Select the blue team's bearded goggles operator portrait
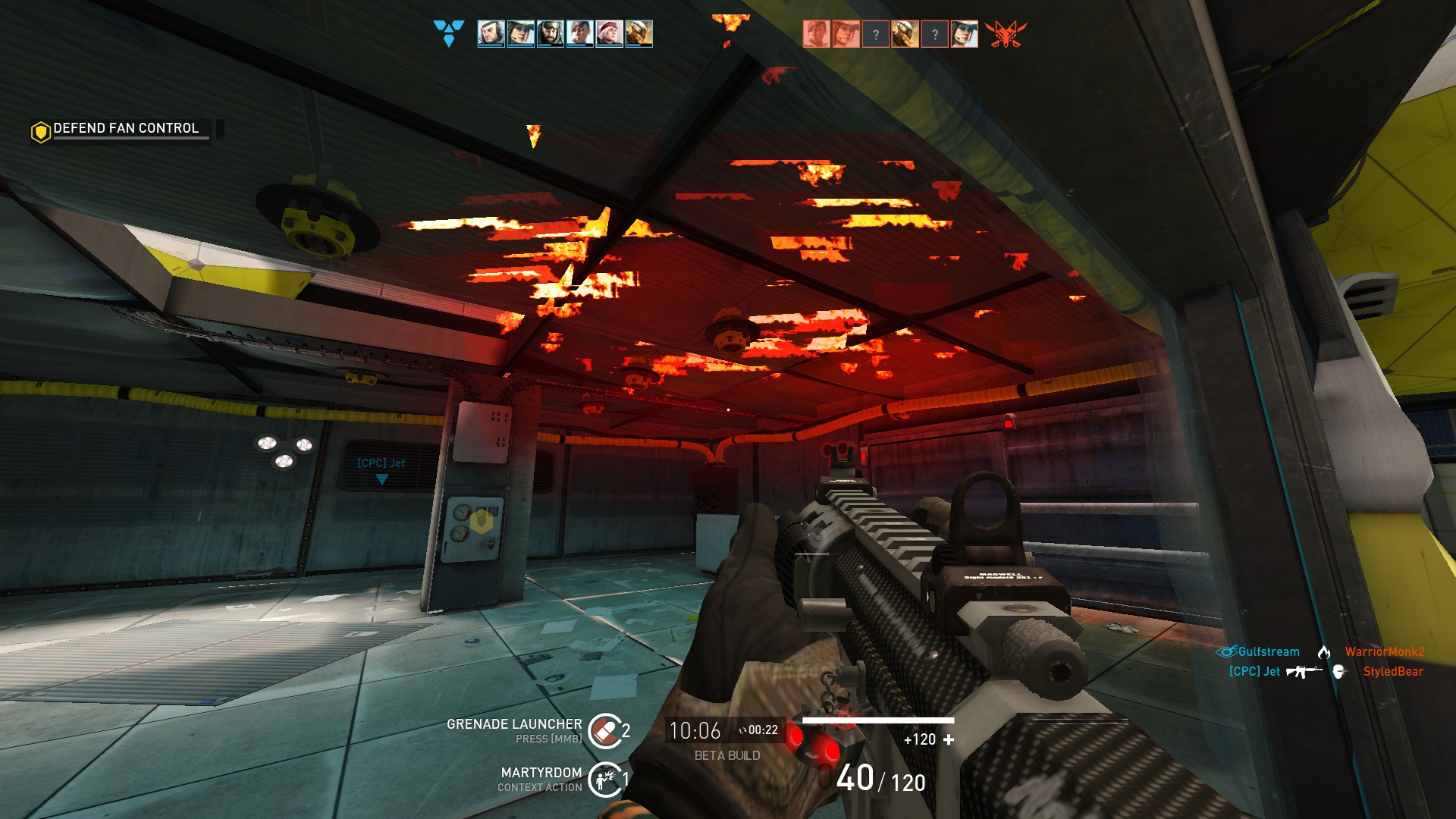Viewport: 1456px width, 819px height. (x=550, y=34)
